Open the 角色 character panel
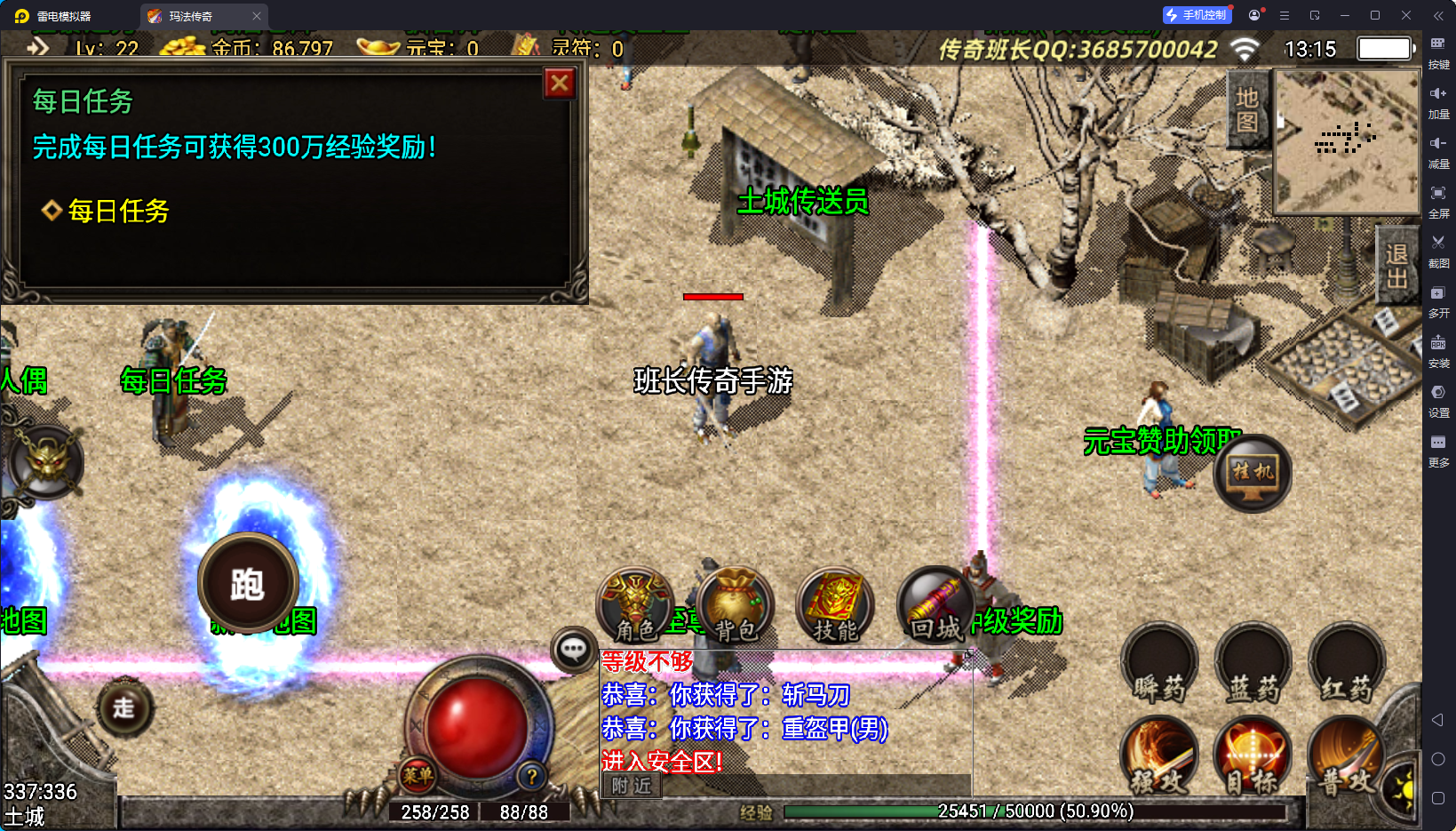This screenshot has width=1456, height=831. (x=635, y=606)
